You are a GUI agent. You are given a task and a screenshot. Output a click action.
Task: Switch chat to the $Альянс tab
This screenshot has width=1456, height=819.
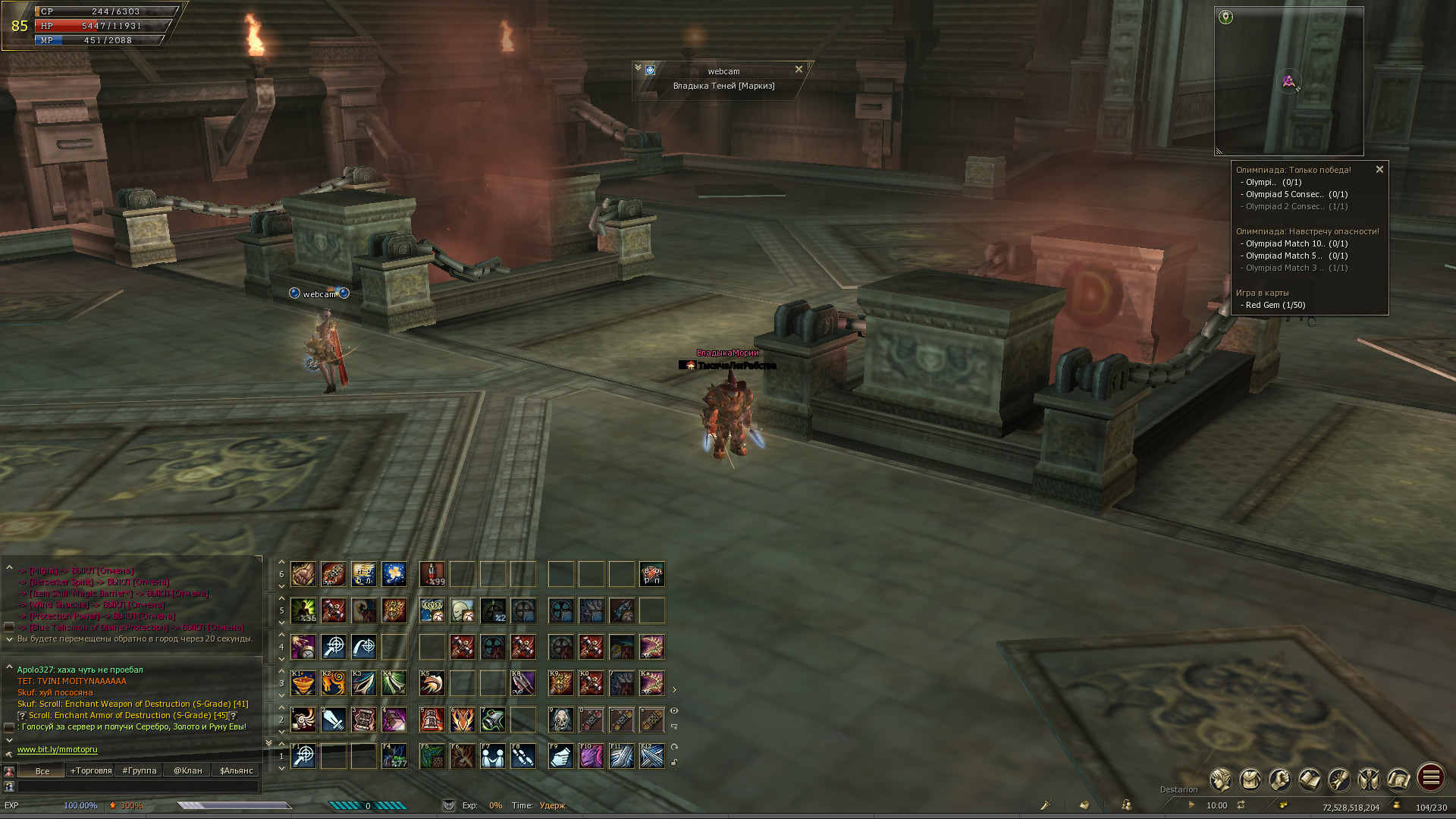coord(237,770)
